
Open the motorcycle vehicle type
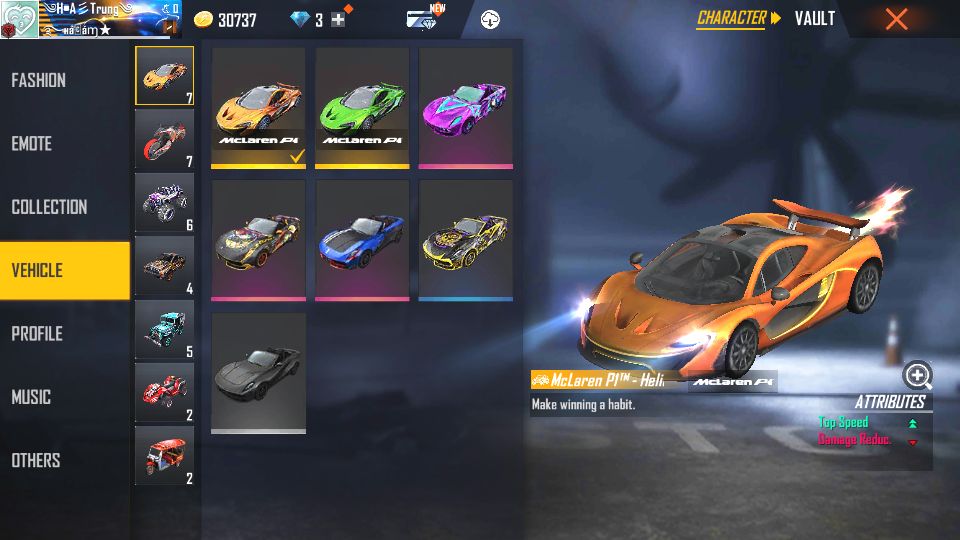pyautogui.click(x=164, y=139)
